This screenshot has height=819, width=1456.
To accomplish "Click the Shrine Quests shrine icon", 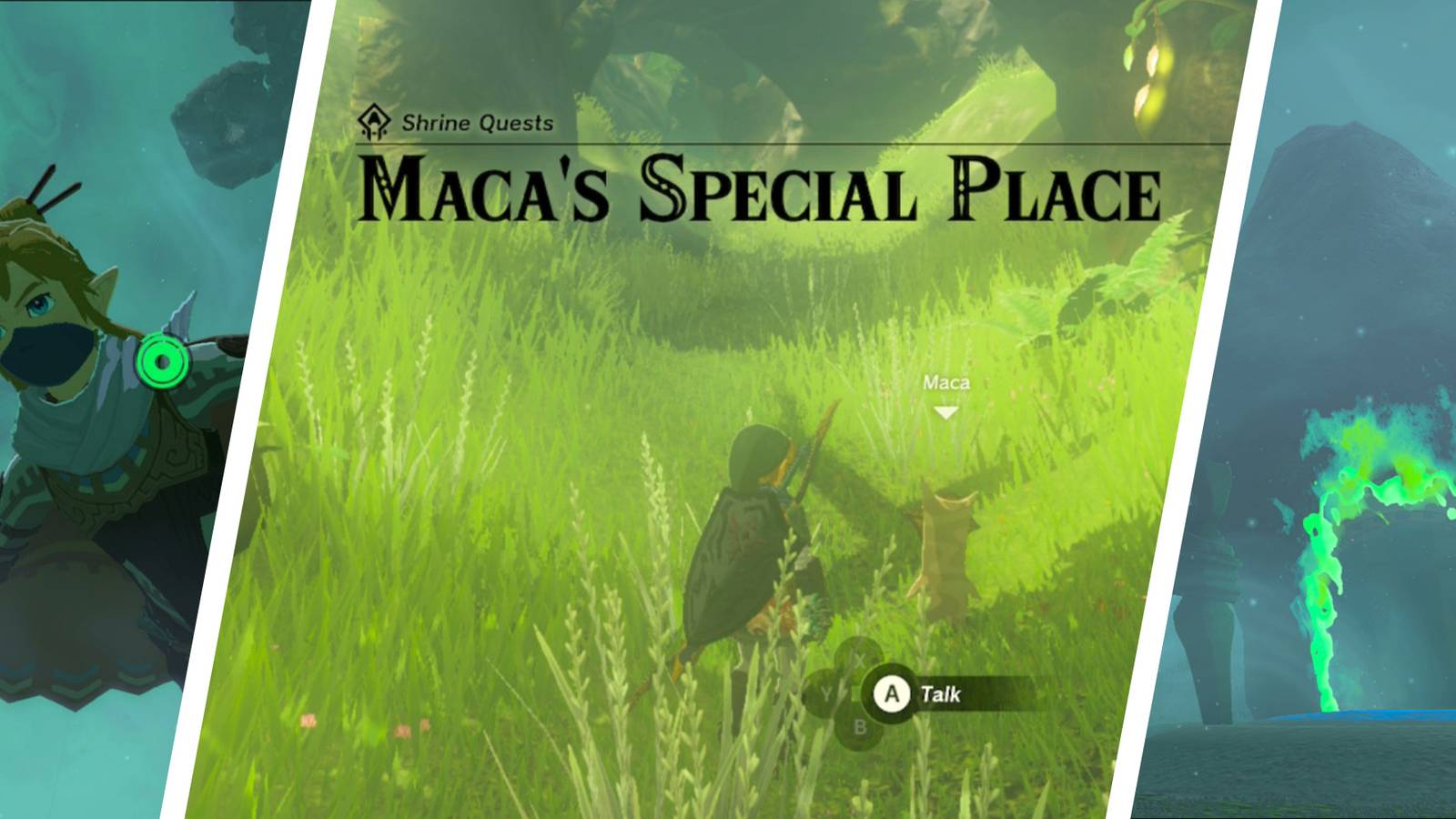I will (375, 122).
